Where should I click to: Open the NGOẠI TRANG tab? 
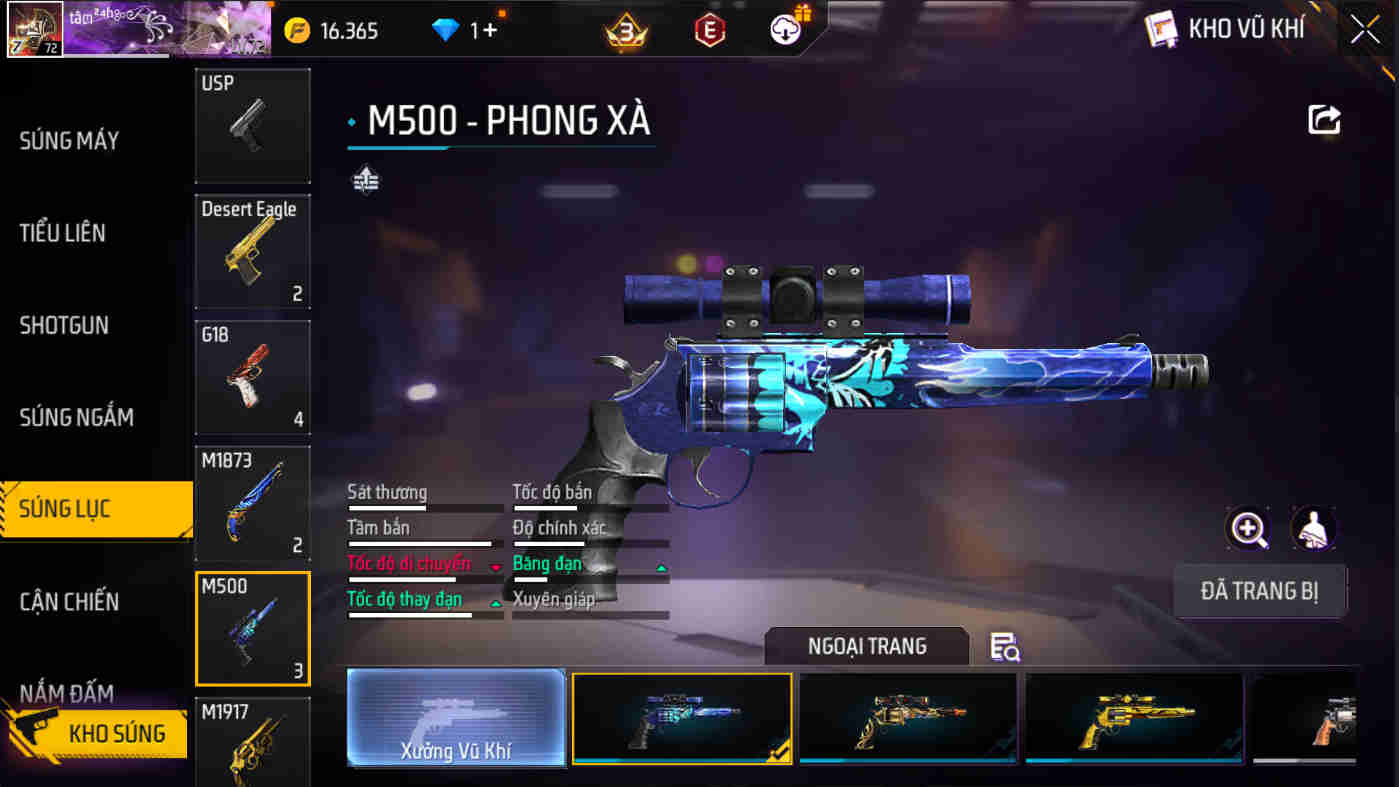point(865,646)
